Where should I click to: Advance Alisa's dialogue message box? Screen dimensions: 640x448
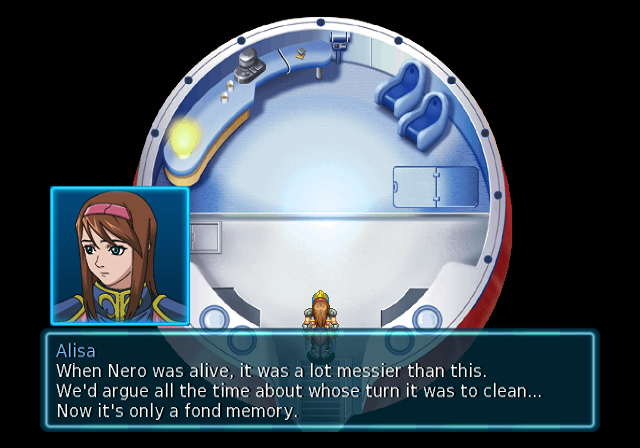pyautogui.click(x=319, y=381)
